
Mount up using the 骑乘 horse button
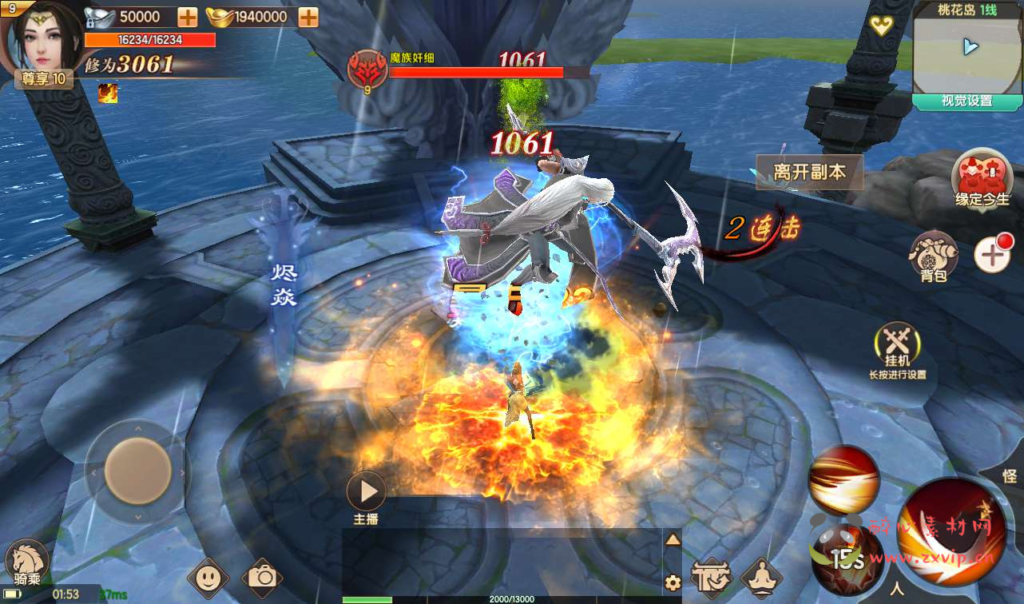pos(26,563)
